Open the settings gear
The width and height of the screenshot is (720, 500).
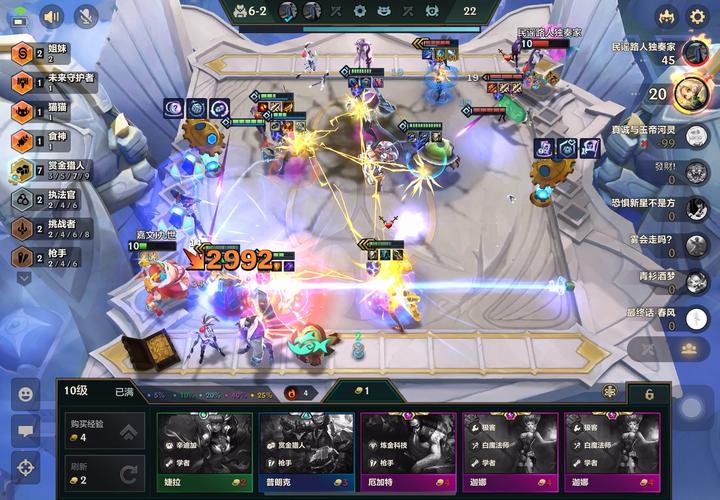(x=698, y=16)
